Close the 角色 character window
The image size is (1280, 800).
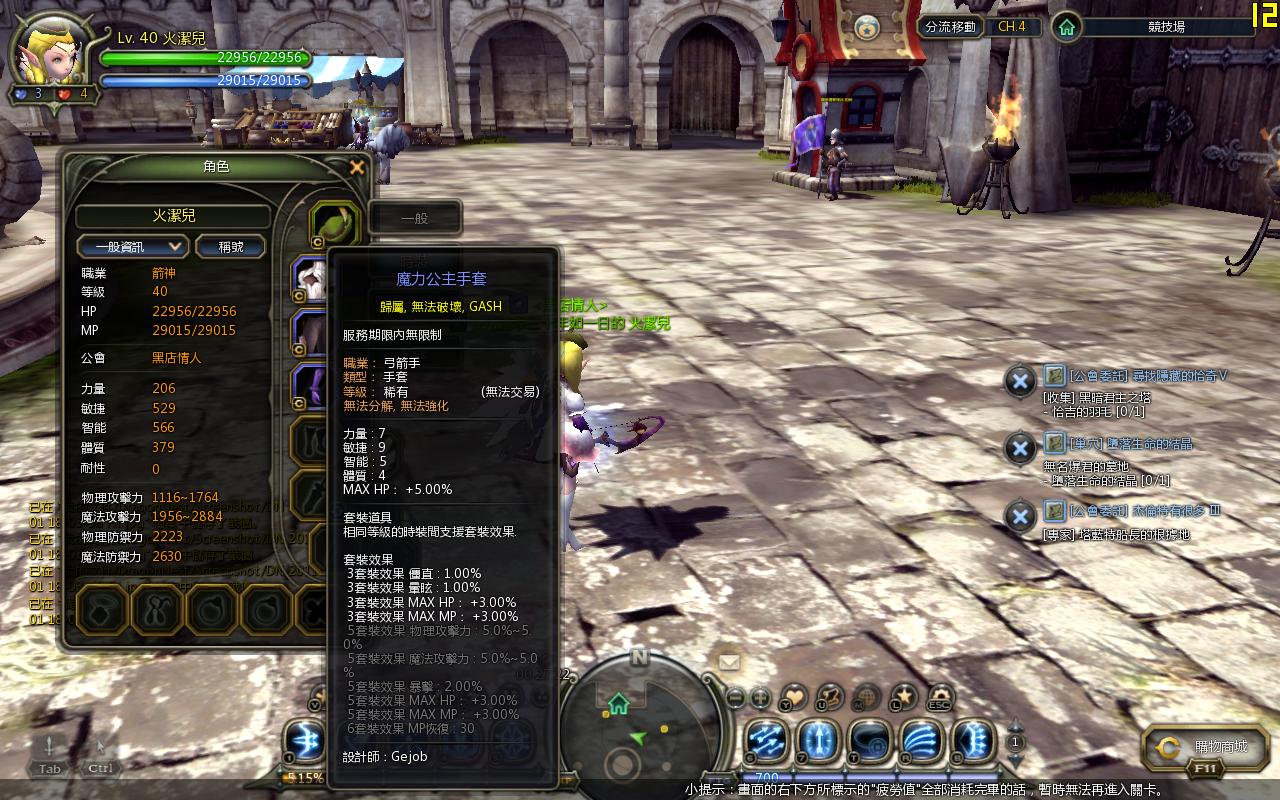(357, 168)
